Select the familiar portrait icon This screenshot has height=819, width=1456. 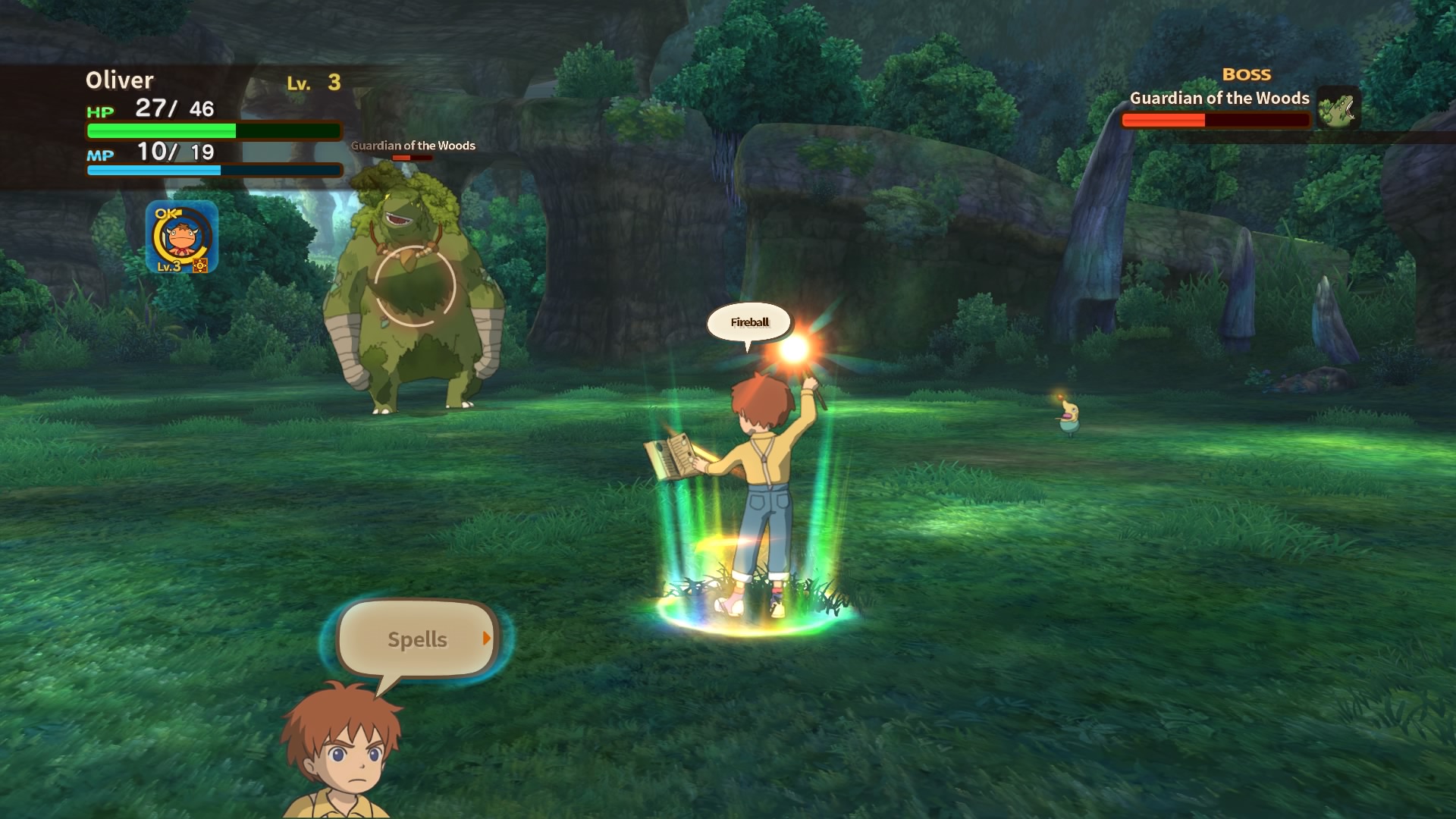click(181, 237)
